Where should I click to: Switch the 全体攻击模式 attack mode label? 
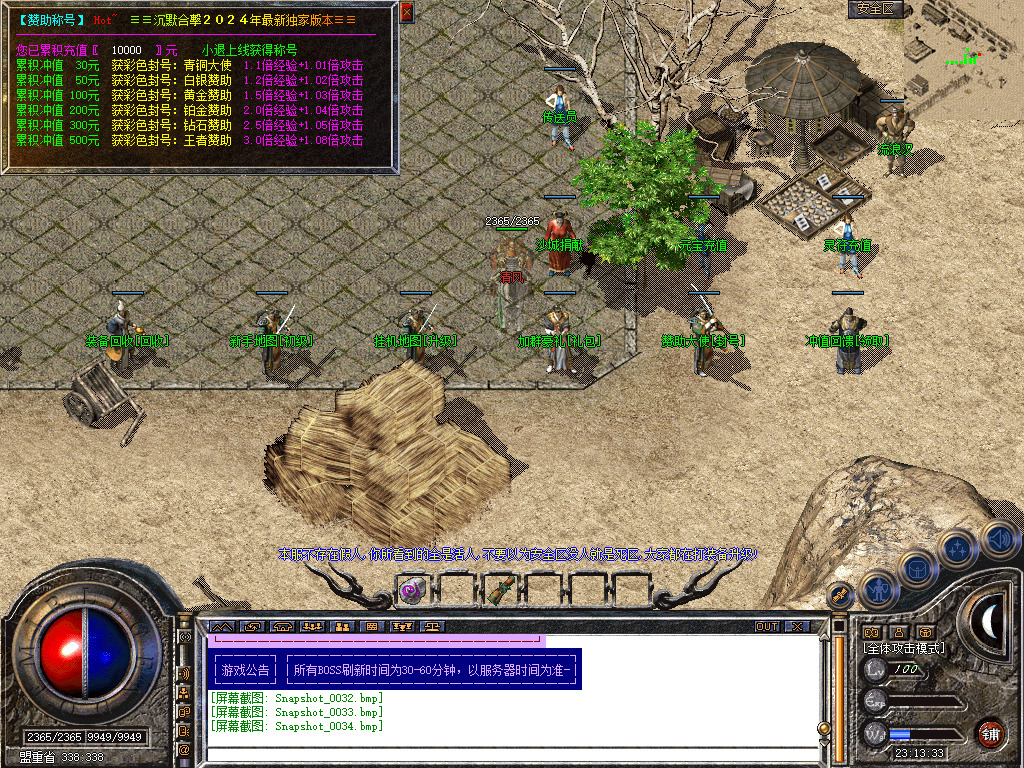(x=904, y=648)
